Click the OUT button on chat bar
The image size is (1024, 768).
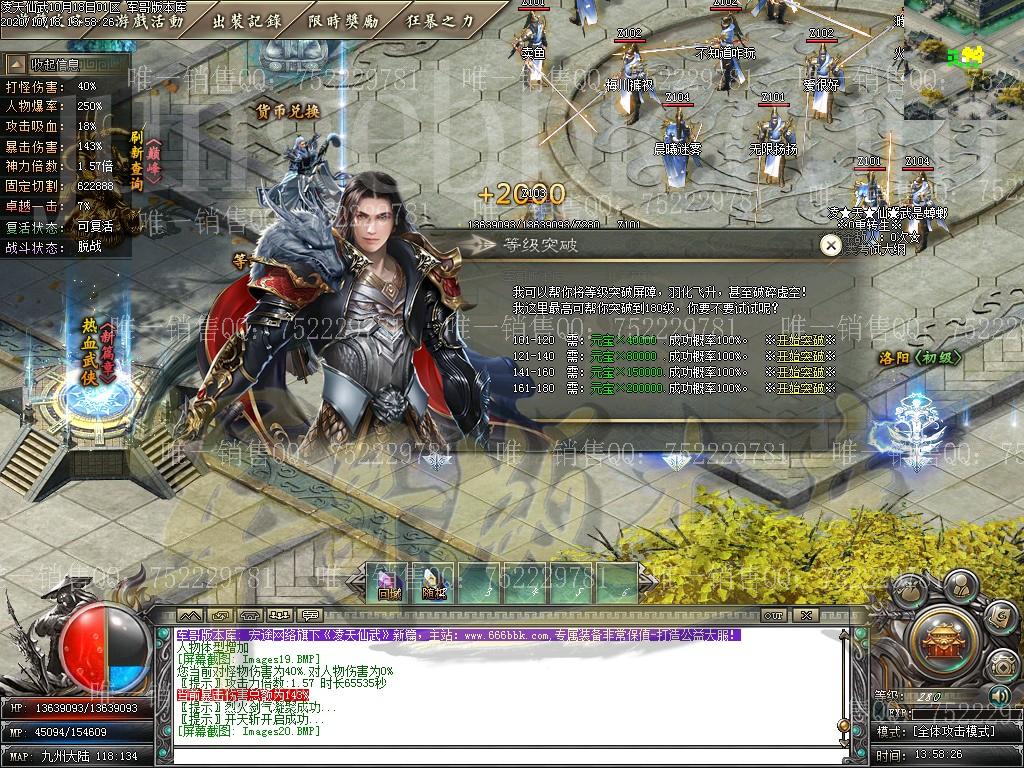point(773,615)
